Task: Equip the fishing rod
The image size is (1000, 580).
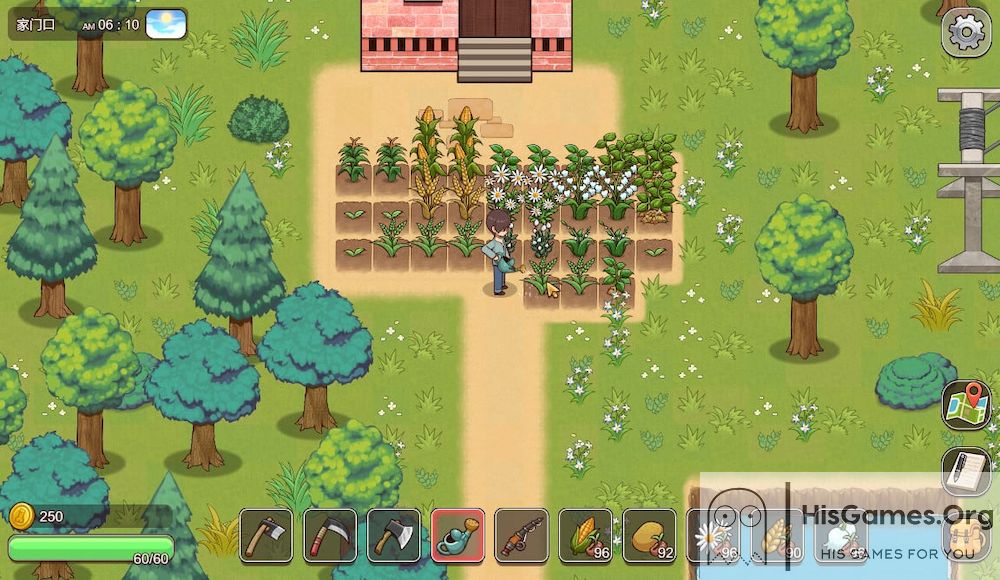Action: pyautogui.click(x=521, y=535)
